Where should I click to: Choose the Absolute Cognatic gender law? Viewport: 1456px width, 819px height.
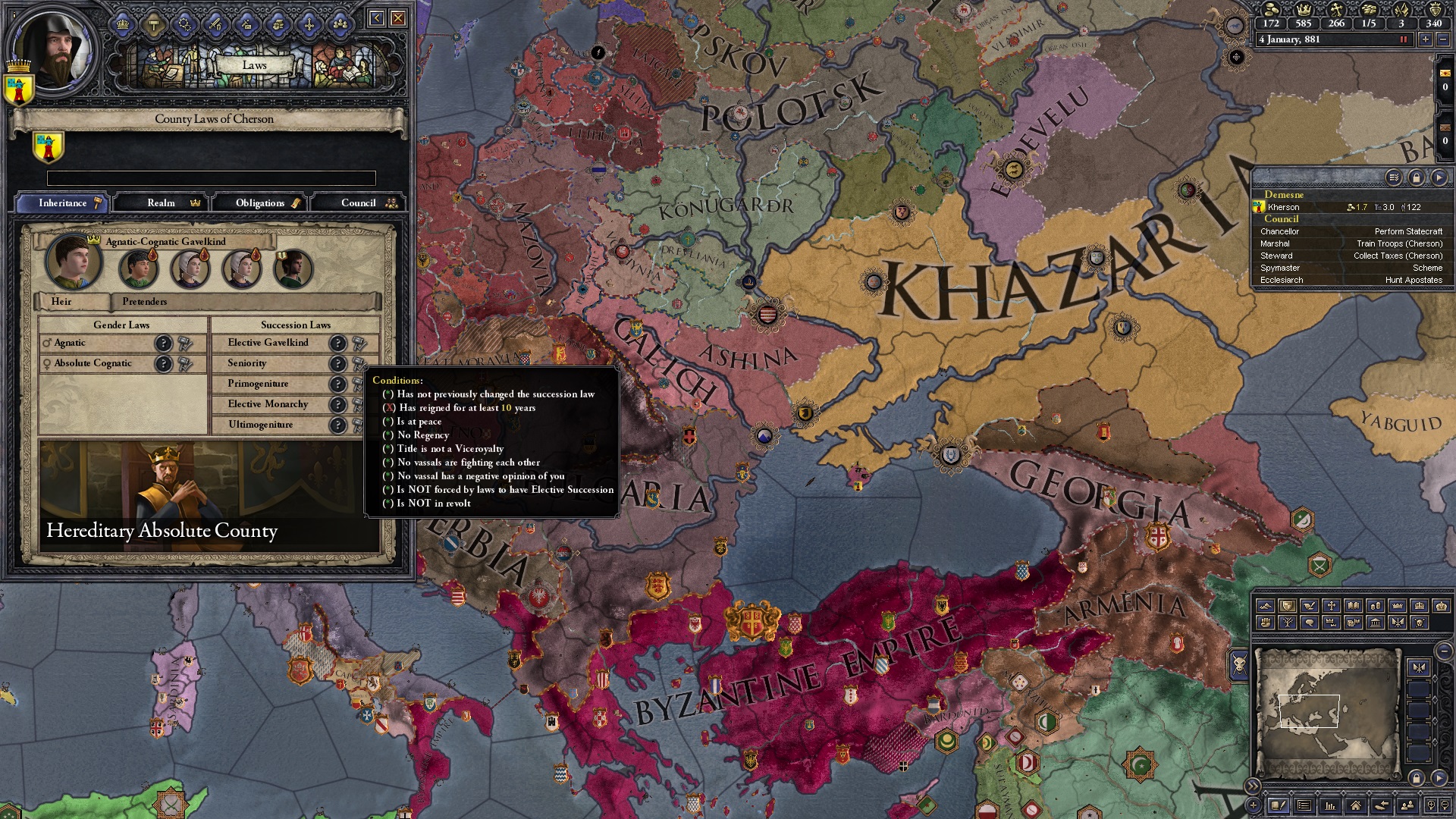click(93, 363)
